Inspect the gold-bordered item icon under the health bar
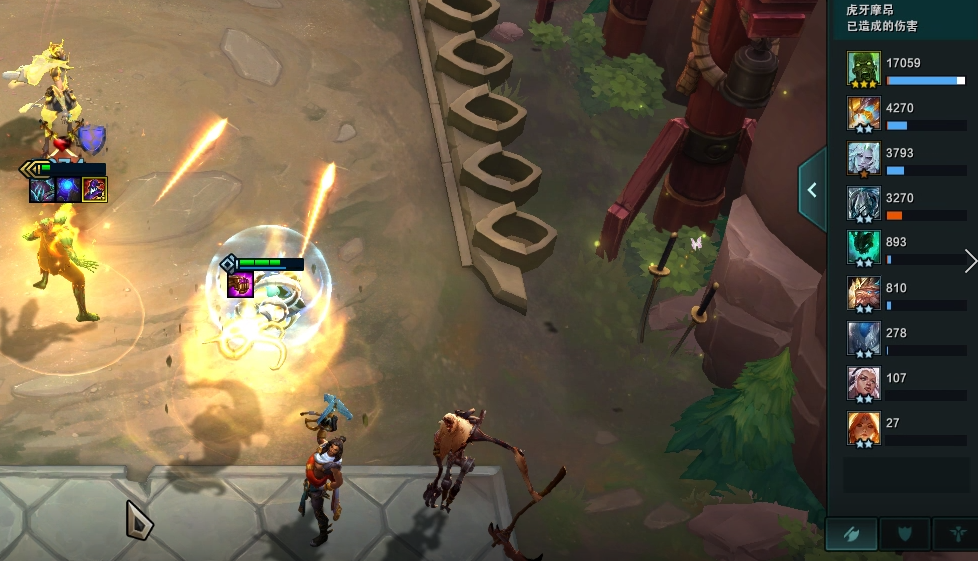 [95, 189]
